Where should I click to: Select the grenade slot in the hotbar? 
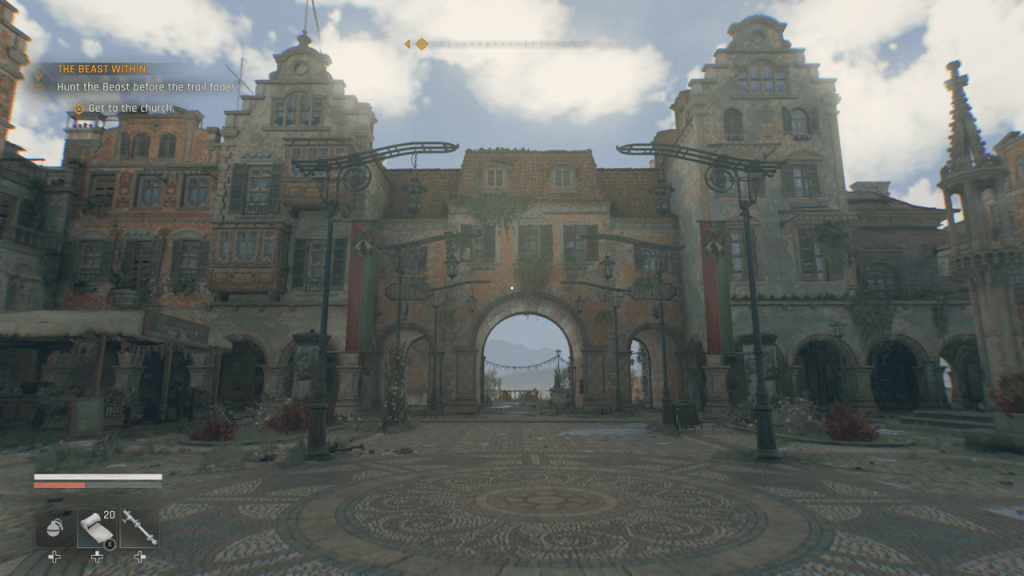pos(54,528)
